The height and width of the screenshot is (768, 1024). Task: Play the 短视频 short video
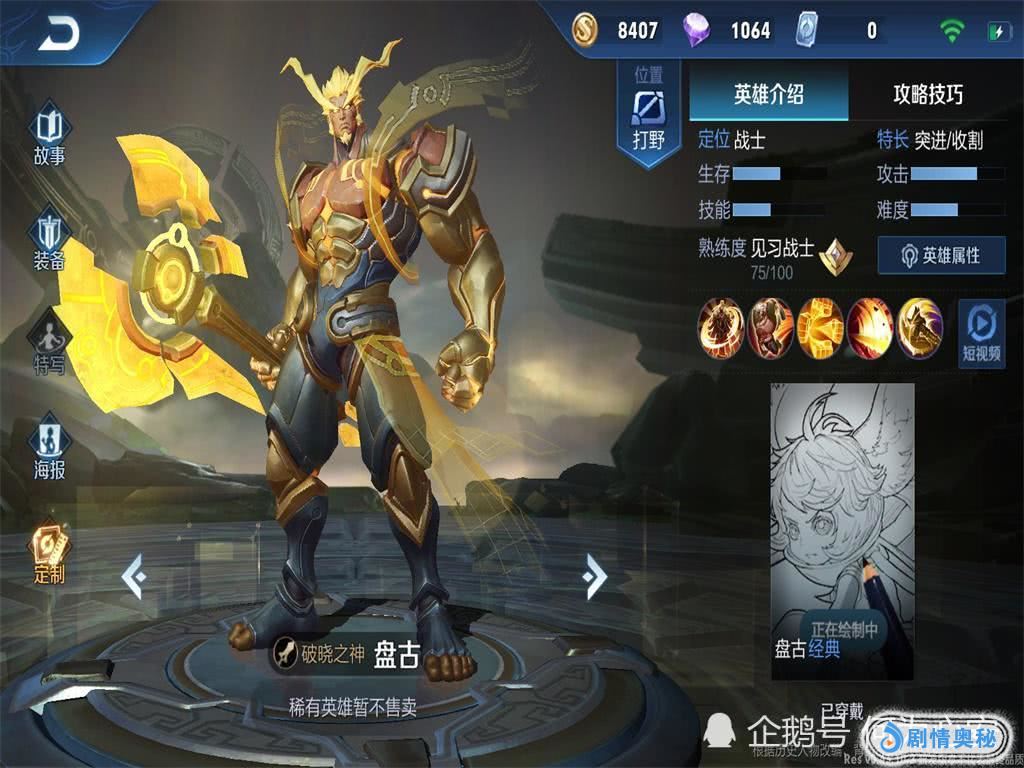coord(981,333)
